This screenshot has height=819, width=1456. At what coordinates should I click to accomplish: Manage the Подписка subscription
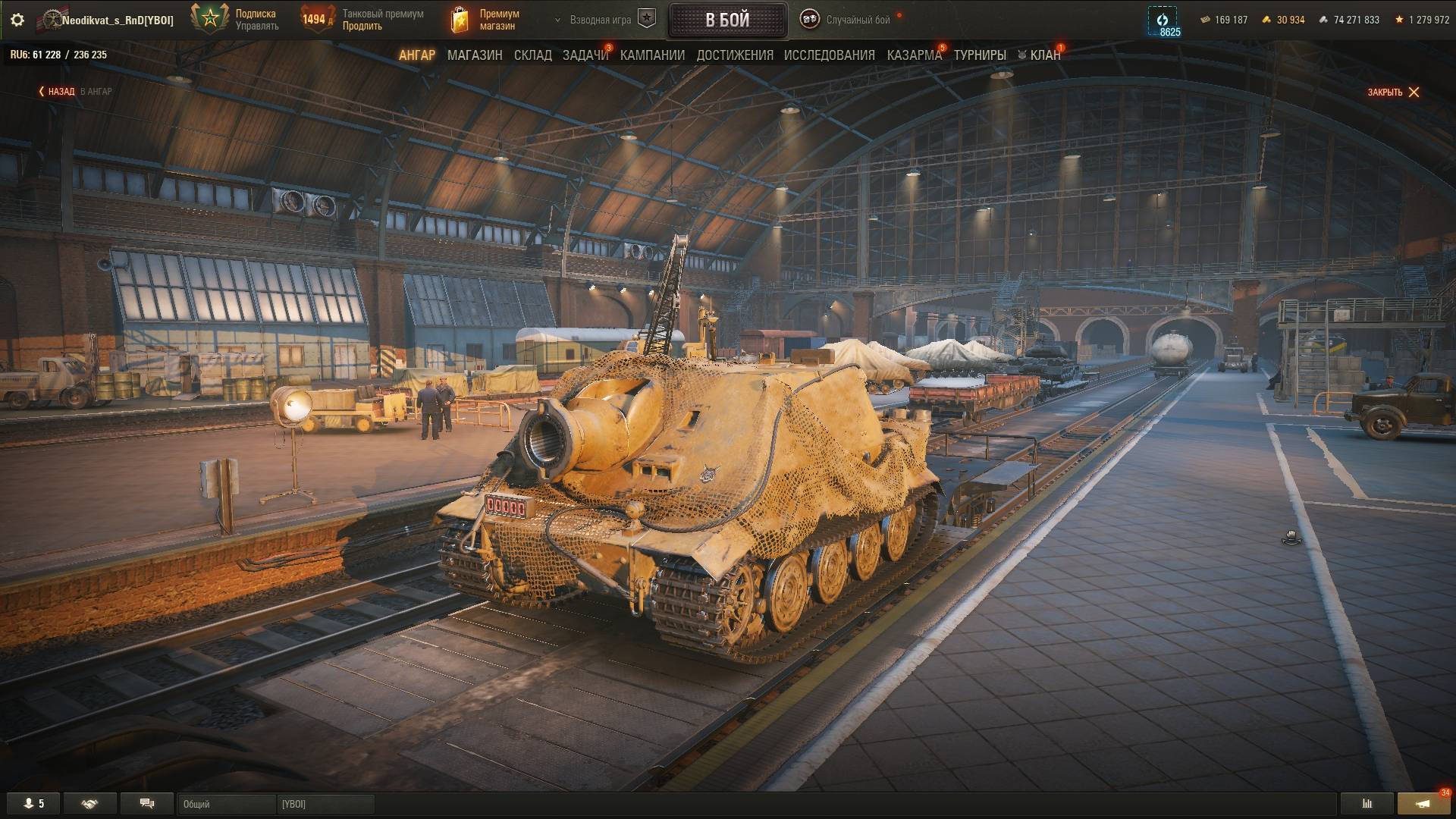[256, 27]
